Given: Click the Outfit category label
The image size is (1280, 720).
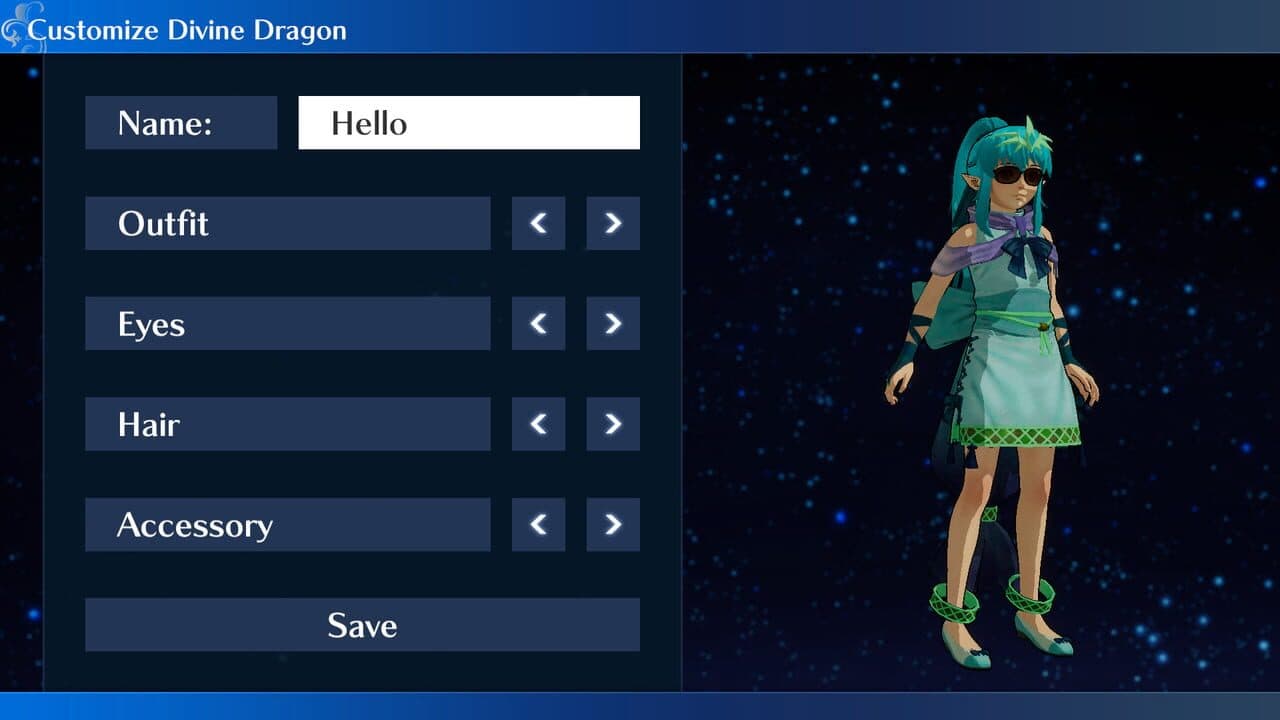Looking at the screenshot, I should pyautogui.click(x=287, y=223).
